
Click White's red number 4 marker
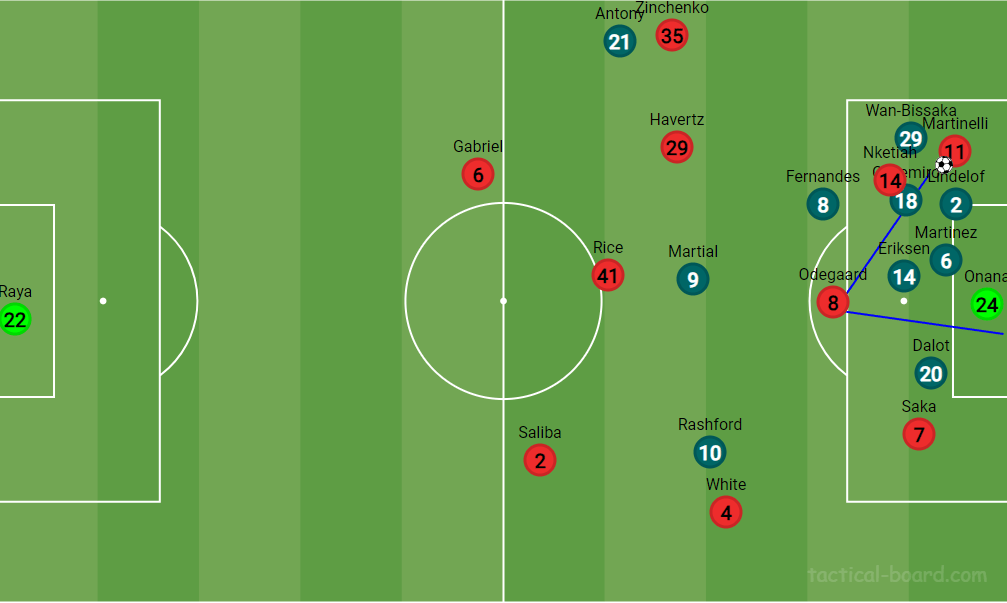pos(726,513)
